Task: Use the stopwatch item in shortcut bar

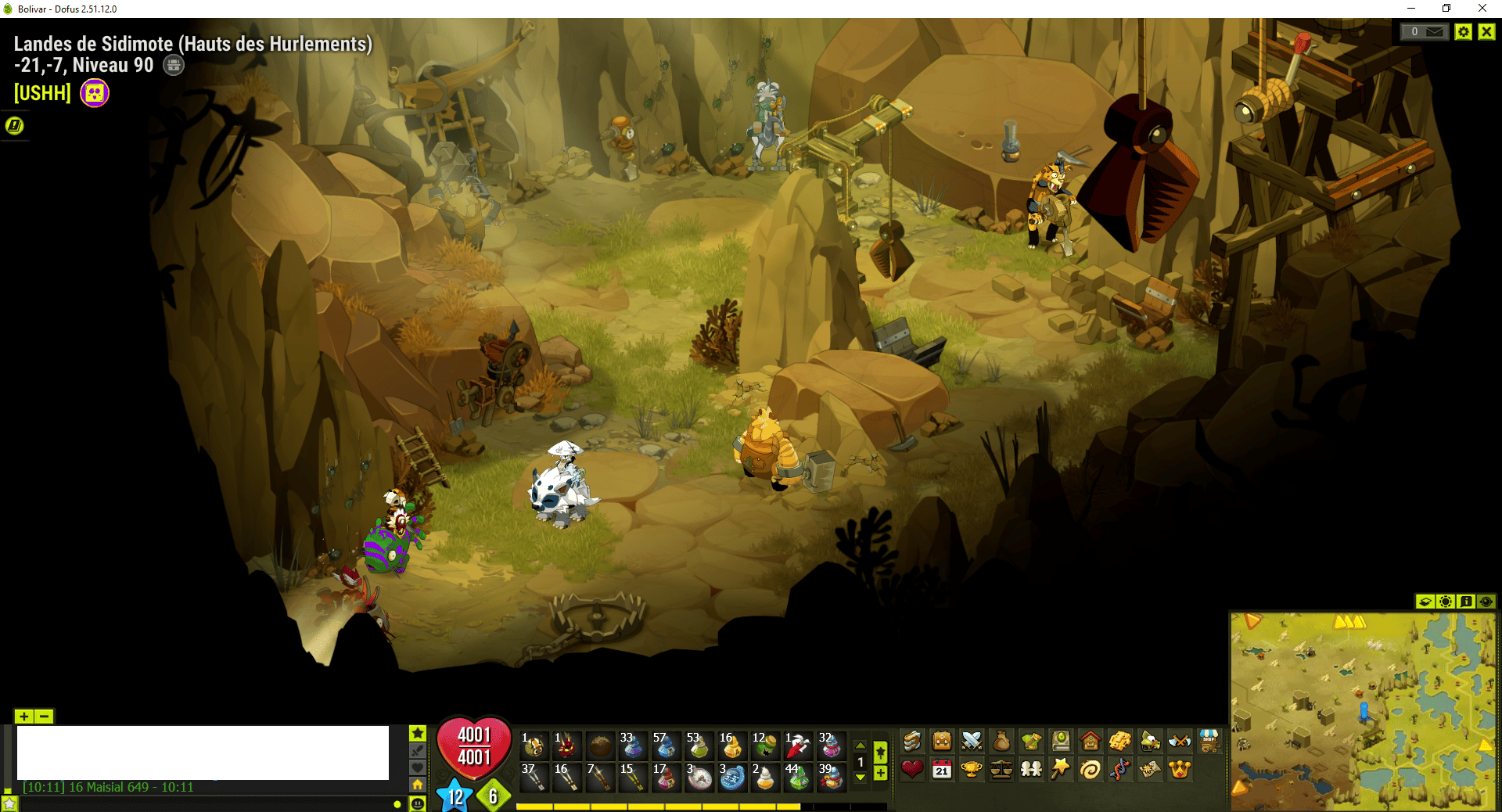Action: 699,778
